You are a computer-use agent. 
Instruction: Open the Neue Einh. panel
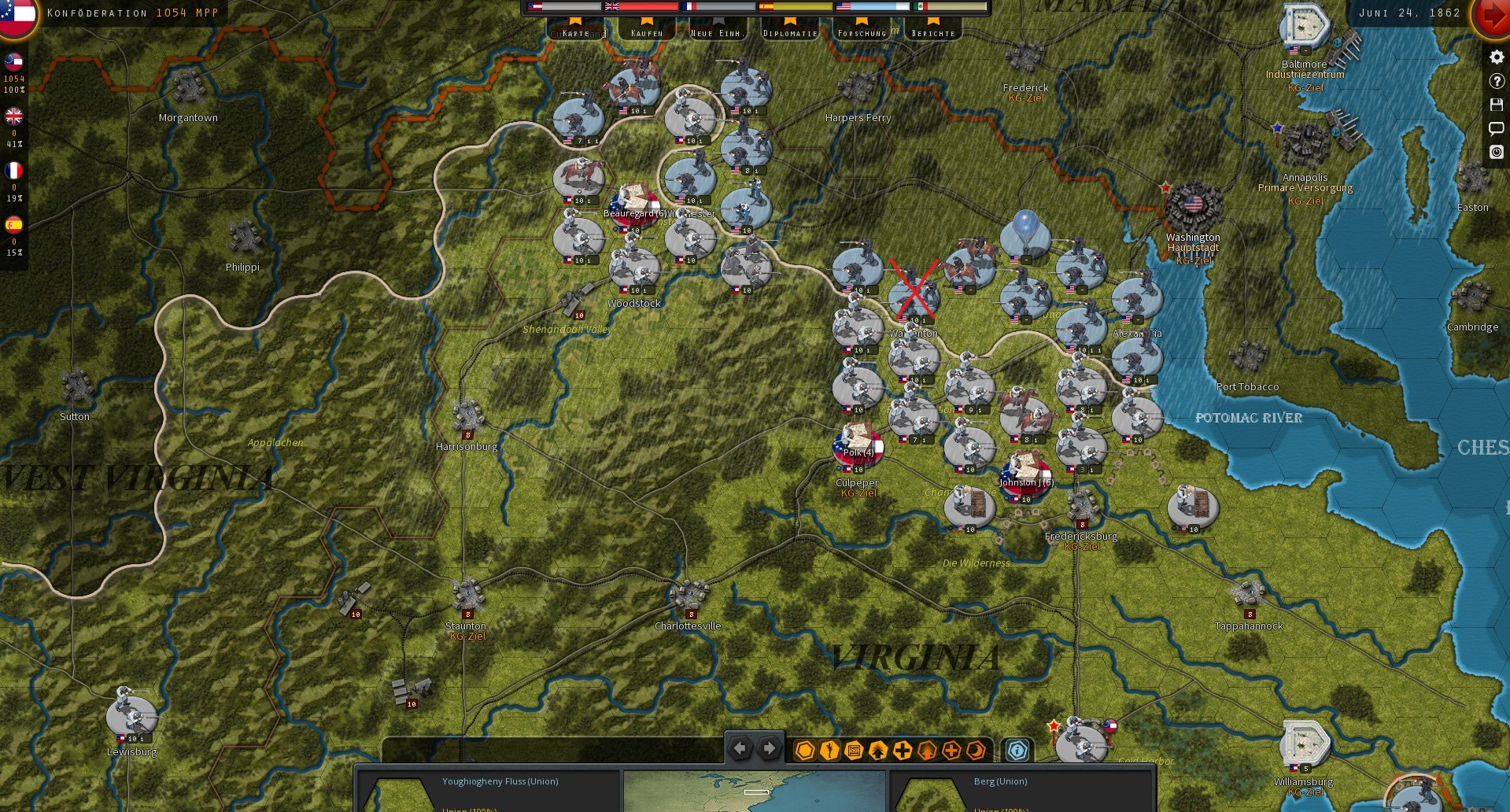[717, 32]
